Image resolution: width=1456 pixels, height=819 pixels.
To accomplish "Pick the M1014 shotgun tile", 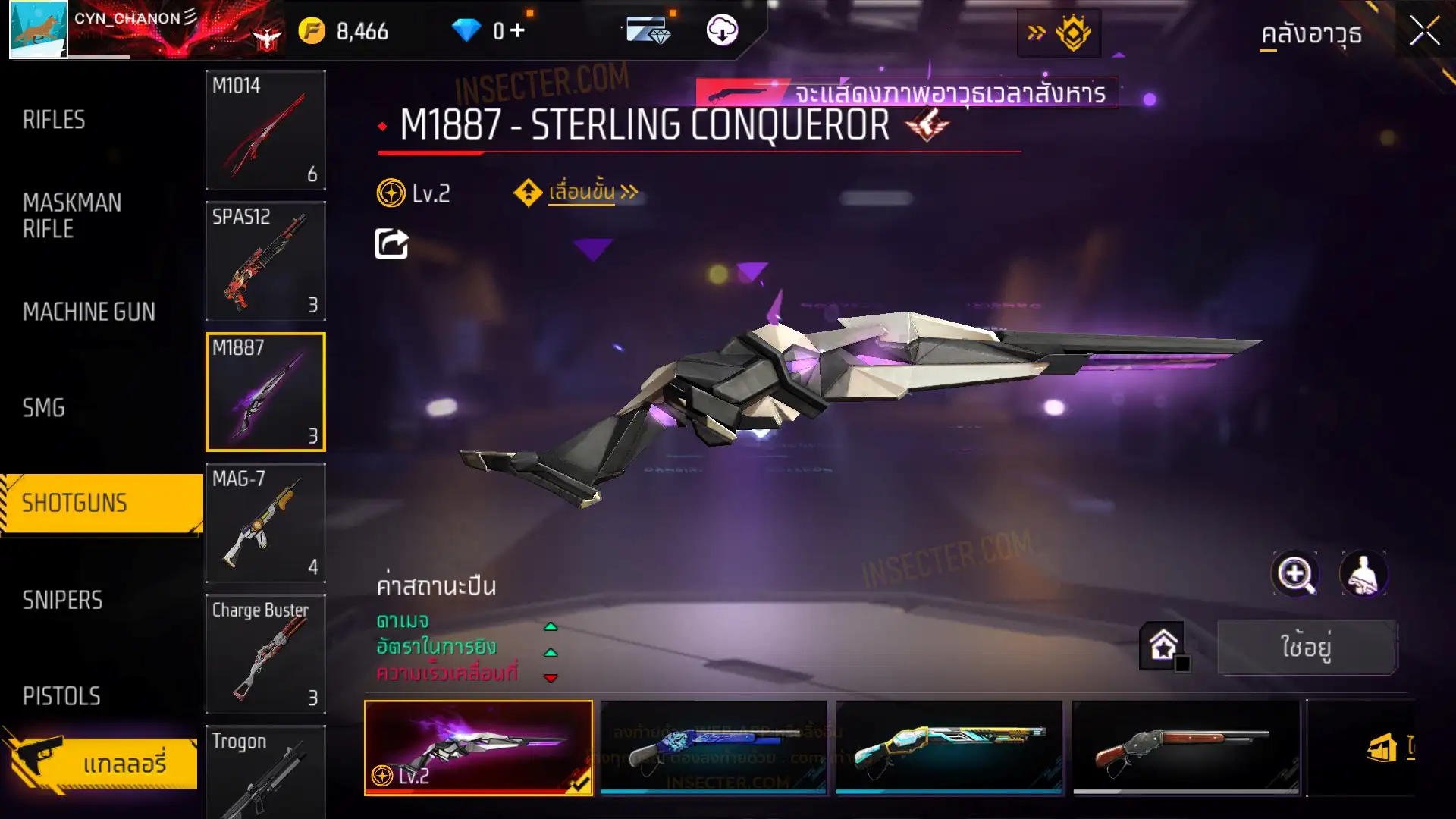I will 265,130.
